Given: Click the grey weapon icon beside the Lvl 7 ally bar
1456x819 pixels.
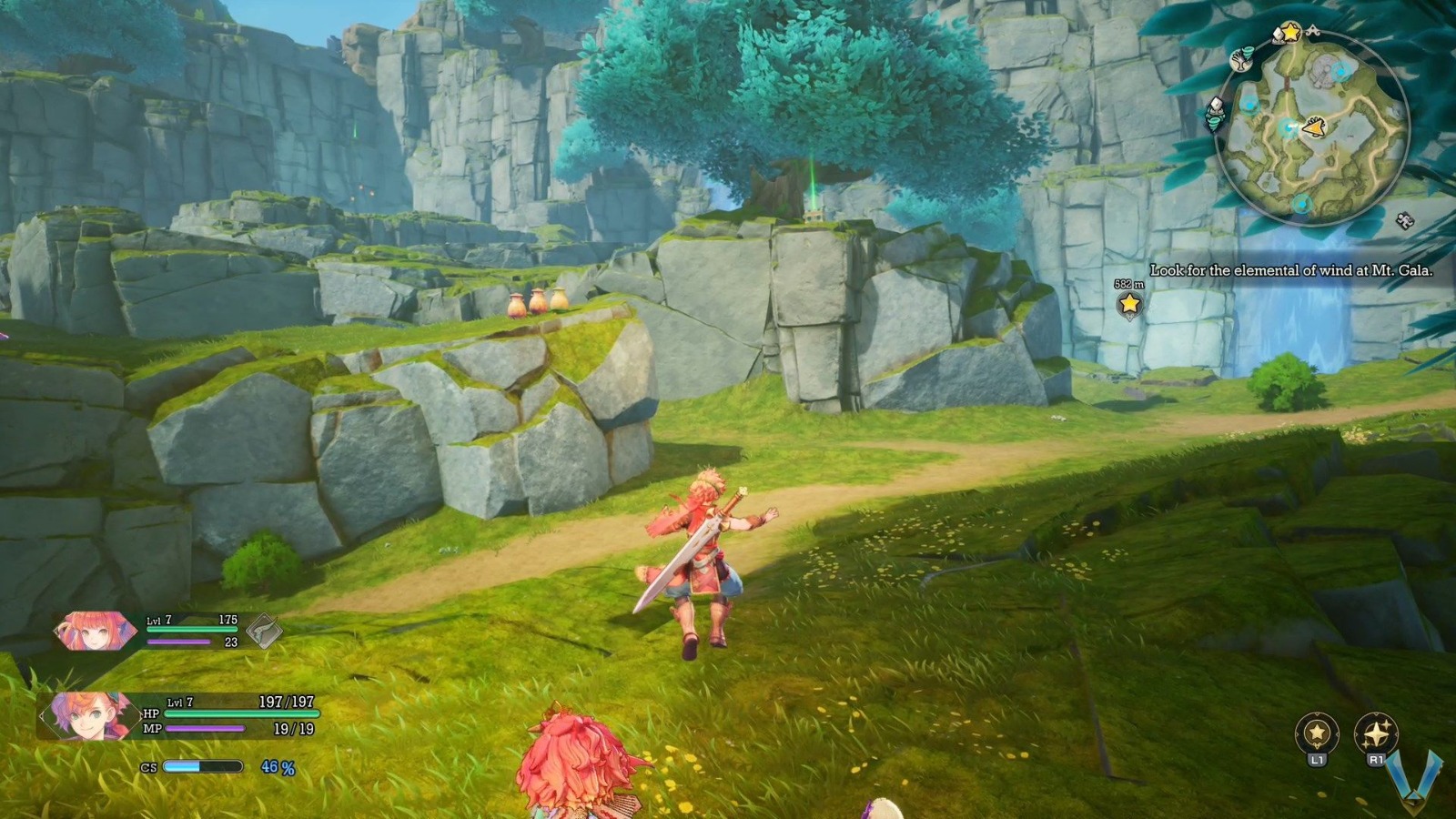Looking at the screenshot, I should point(264,630).
